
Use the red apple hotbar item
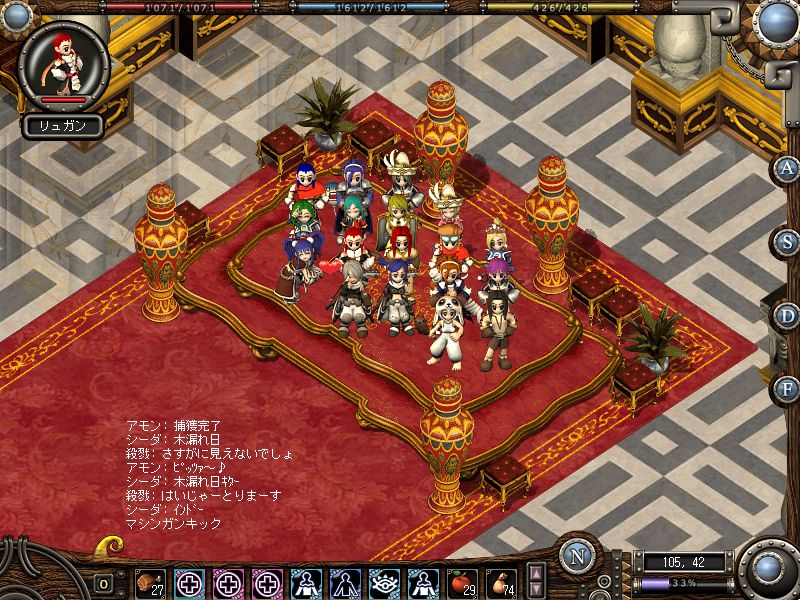tap(462, 582)
